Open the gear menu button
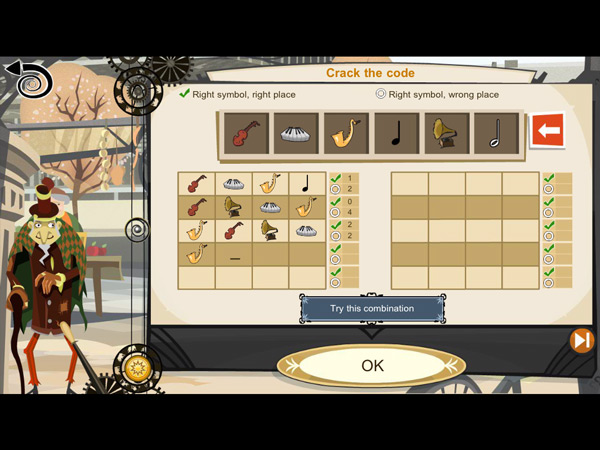Screen dimensions: 600x450 click(138, 368)
